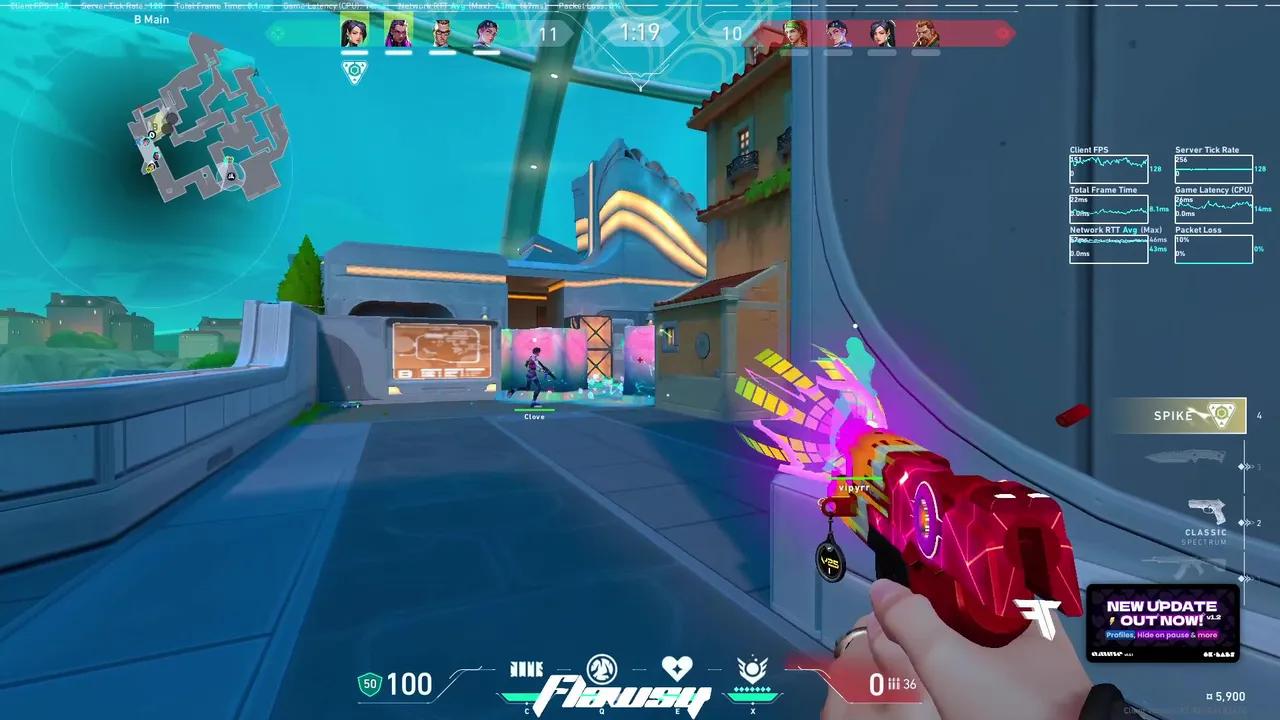This screenshot has height=720, width=1280.
Task: Click the leftmost enemy agent portrait
Action: coord(796,33)
